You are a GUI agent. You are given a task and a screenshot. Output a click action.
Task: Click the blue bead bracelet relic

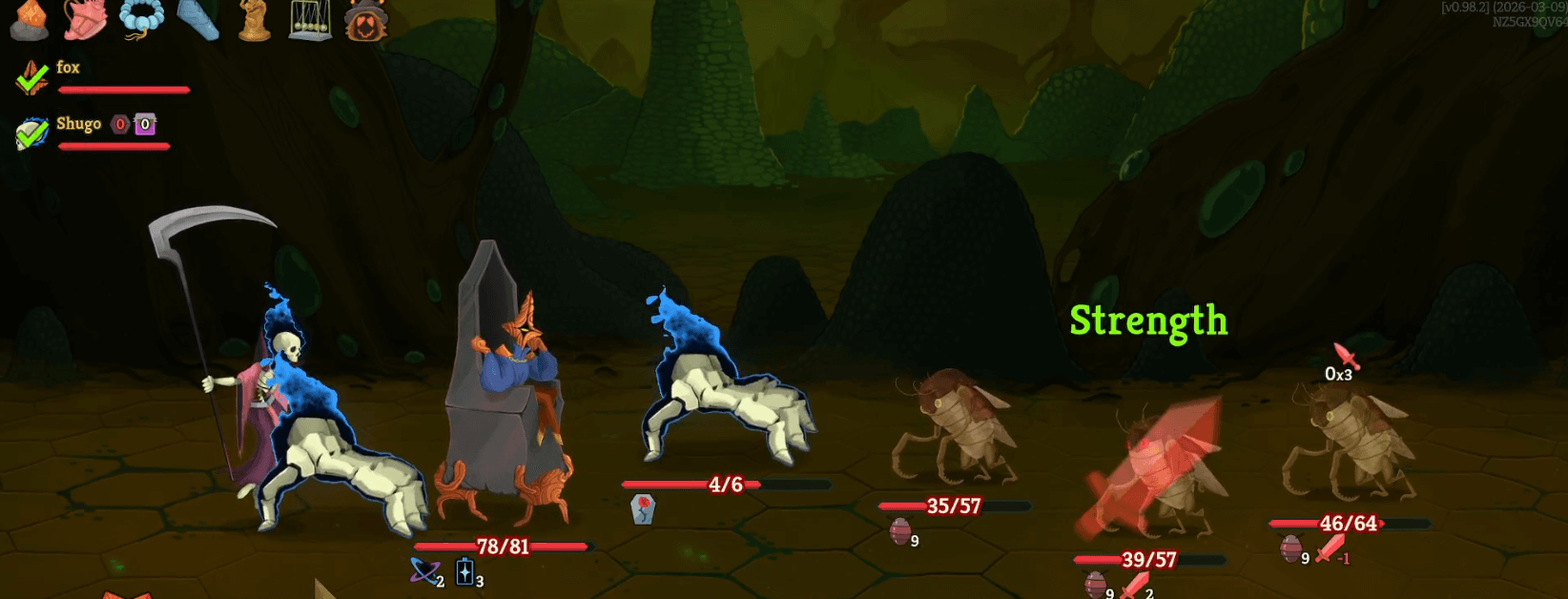point(141,19)
